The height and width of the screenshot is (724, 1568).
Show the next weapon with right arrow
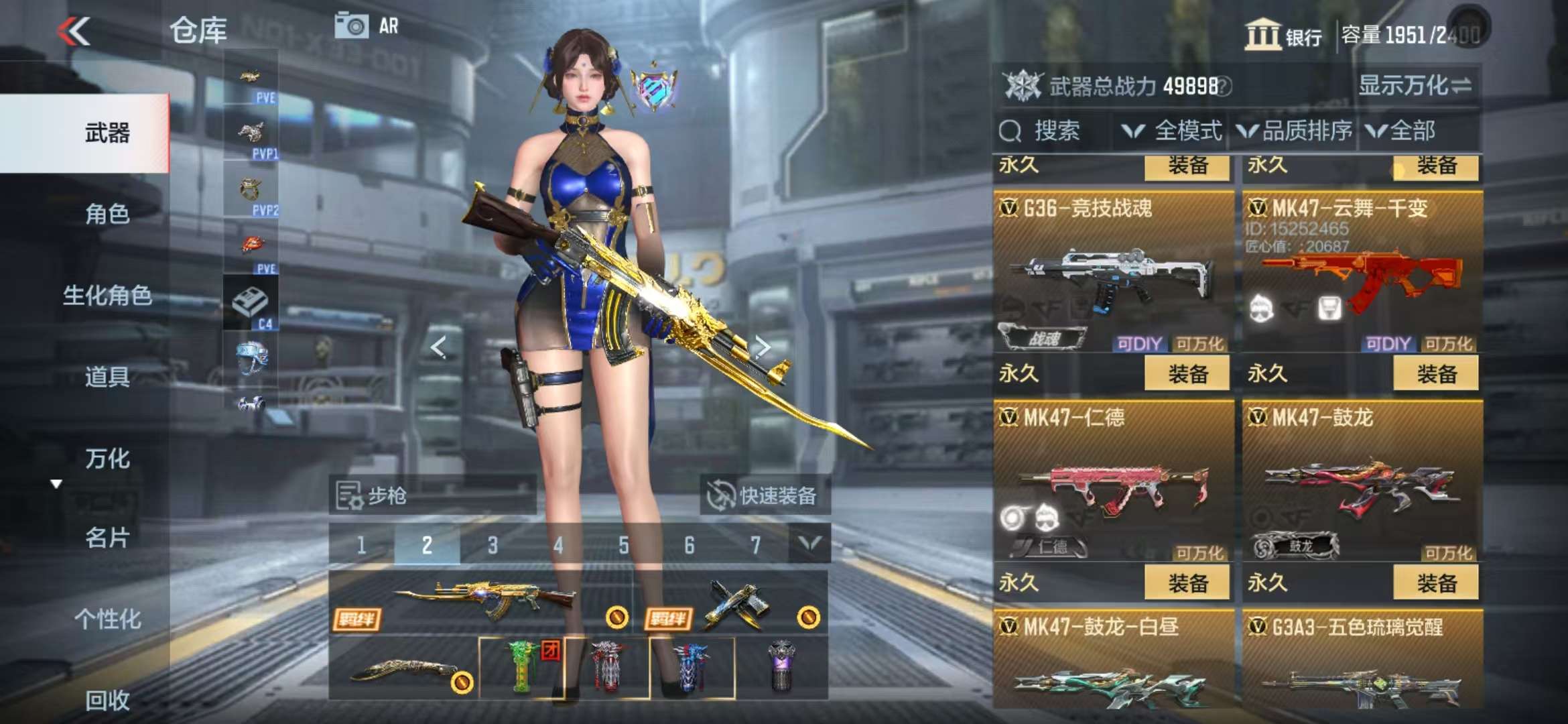762,347
